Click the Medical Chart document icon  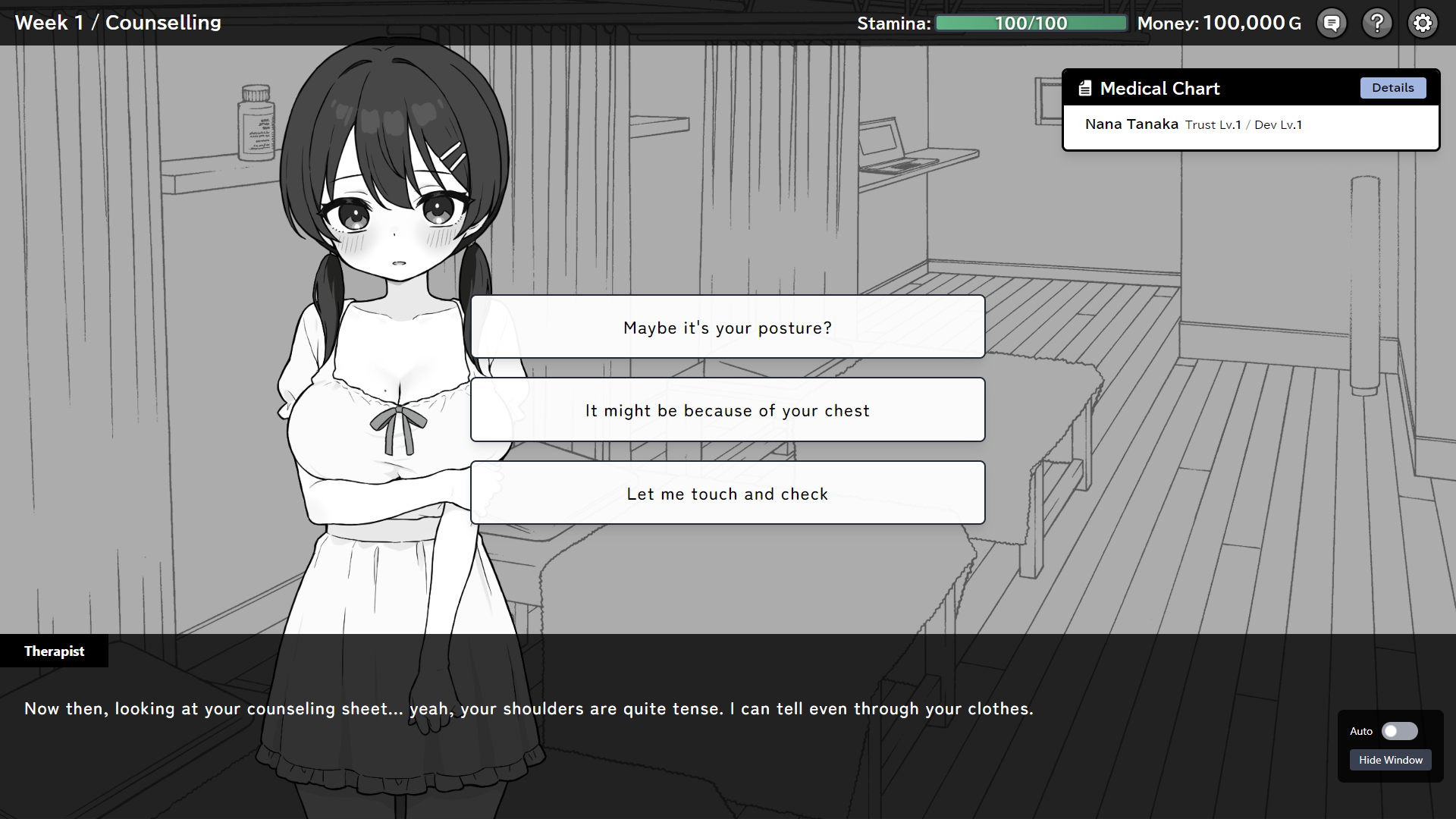click(x=1084, y=88)
